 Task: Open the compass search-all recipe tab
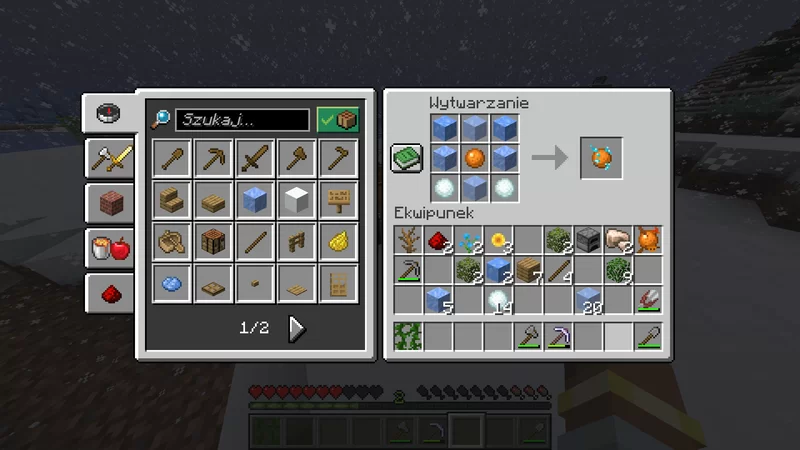point(111,112)
